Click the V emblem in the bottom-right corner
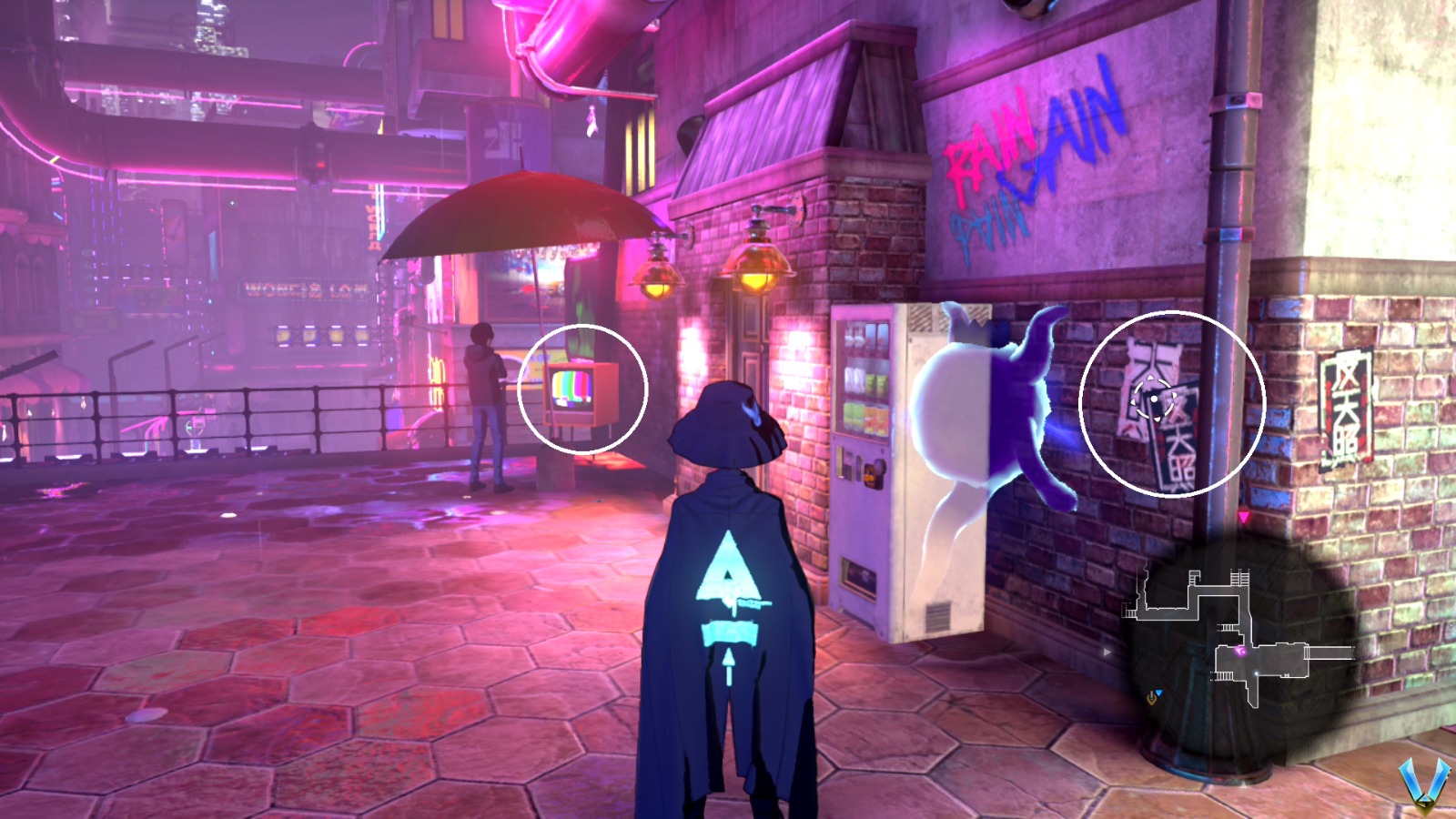 tap(1425, 783)
